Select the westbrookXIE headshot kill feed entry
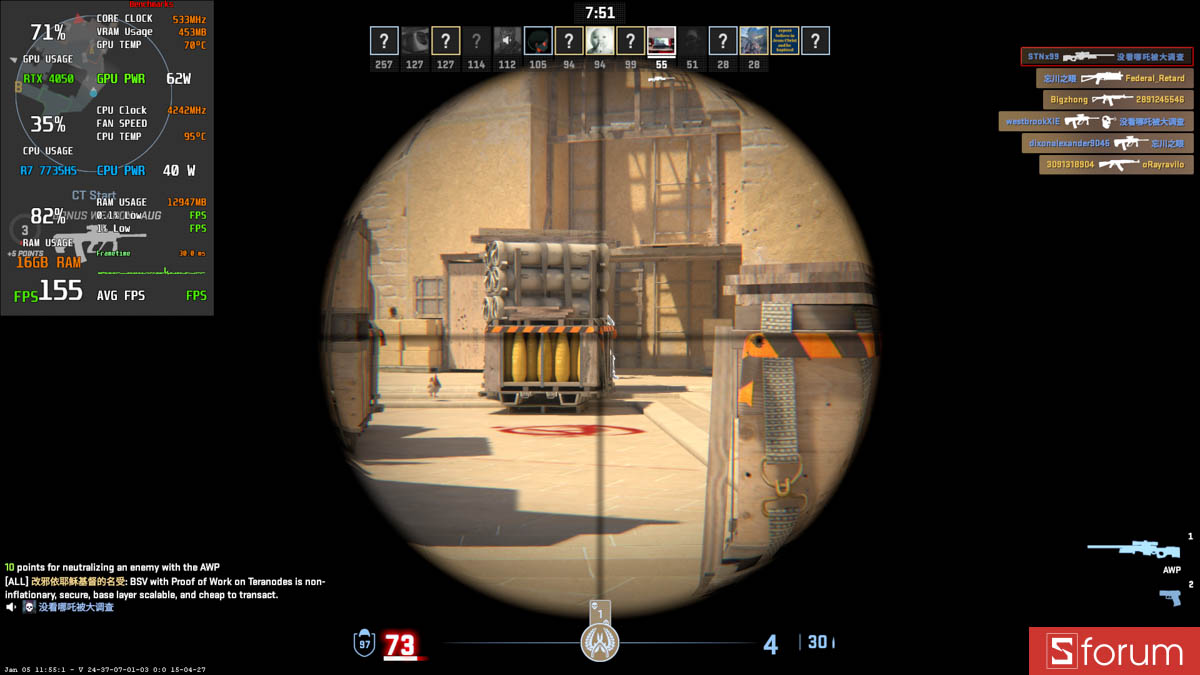Viewport: 1200px width, 675px height. 1095,122
